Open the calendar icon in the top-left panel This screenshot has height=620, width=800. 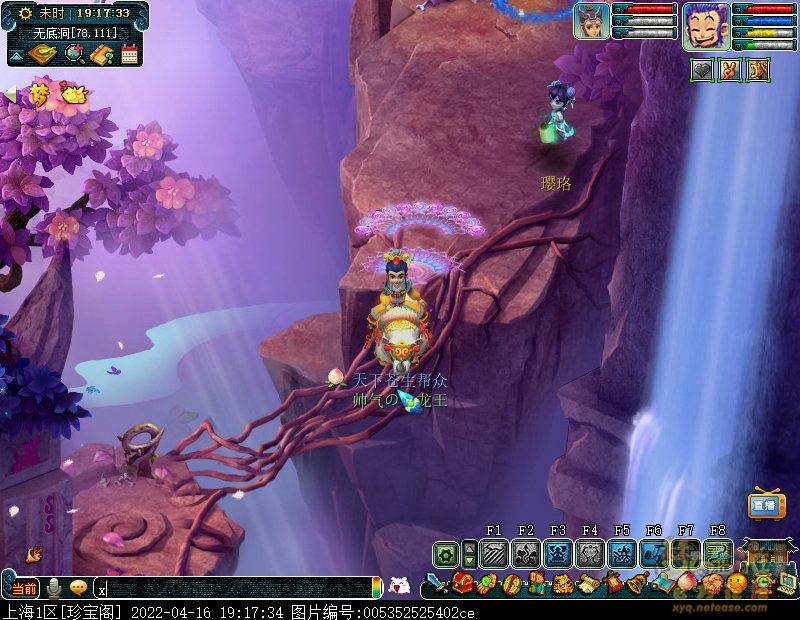click(x=129, y=55)
